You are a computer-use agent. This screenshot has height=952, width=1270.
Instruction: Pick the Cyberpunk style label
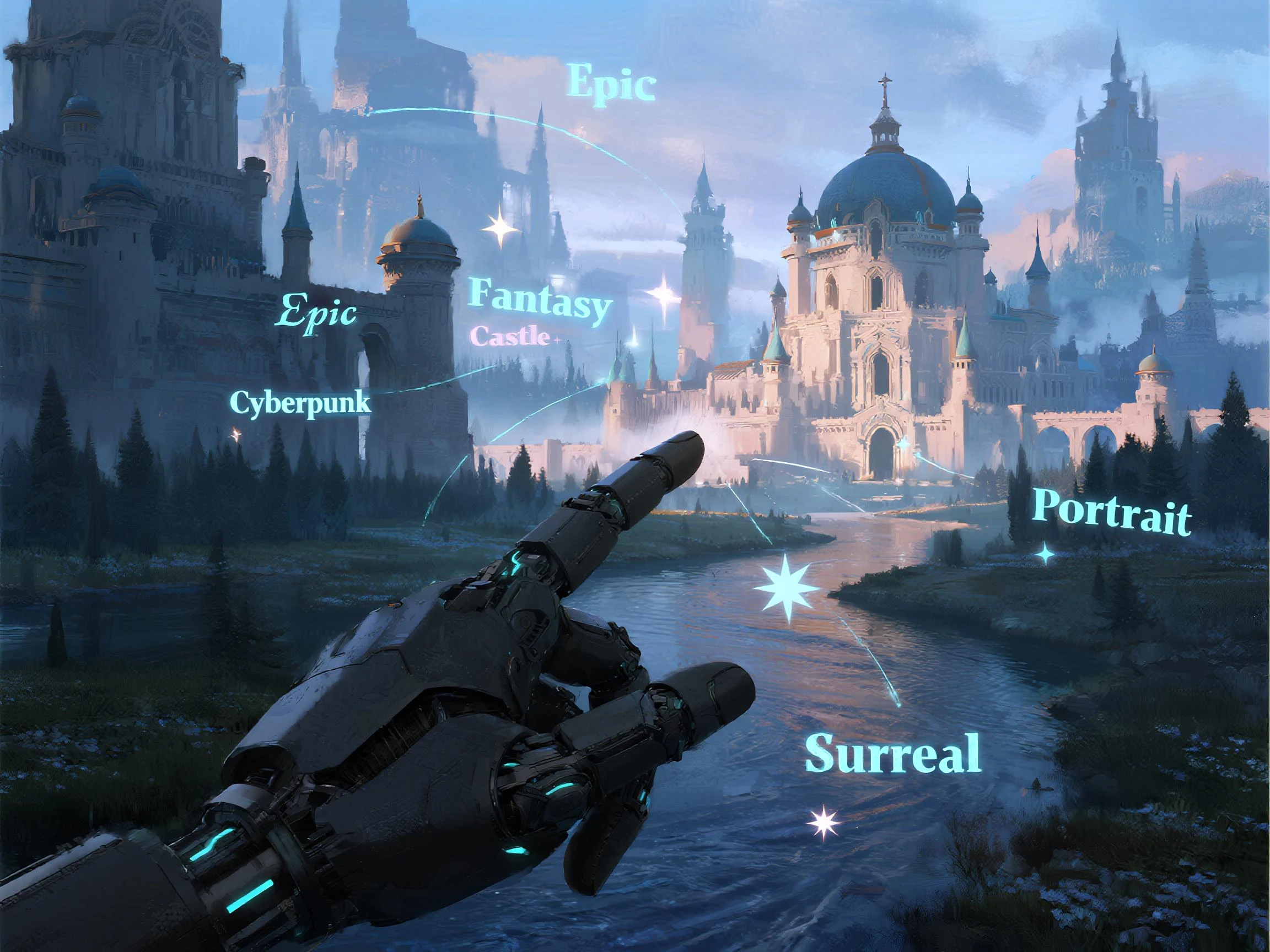[x=300, y=404]
